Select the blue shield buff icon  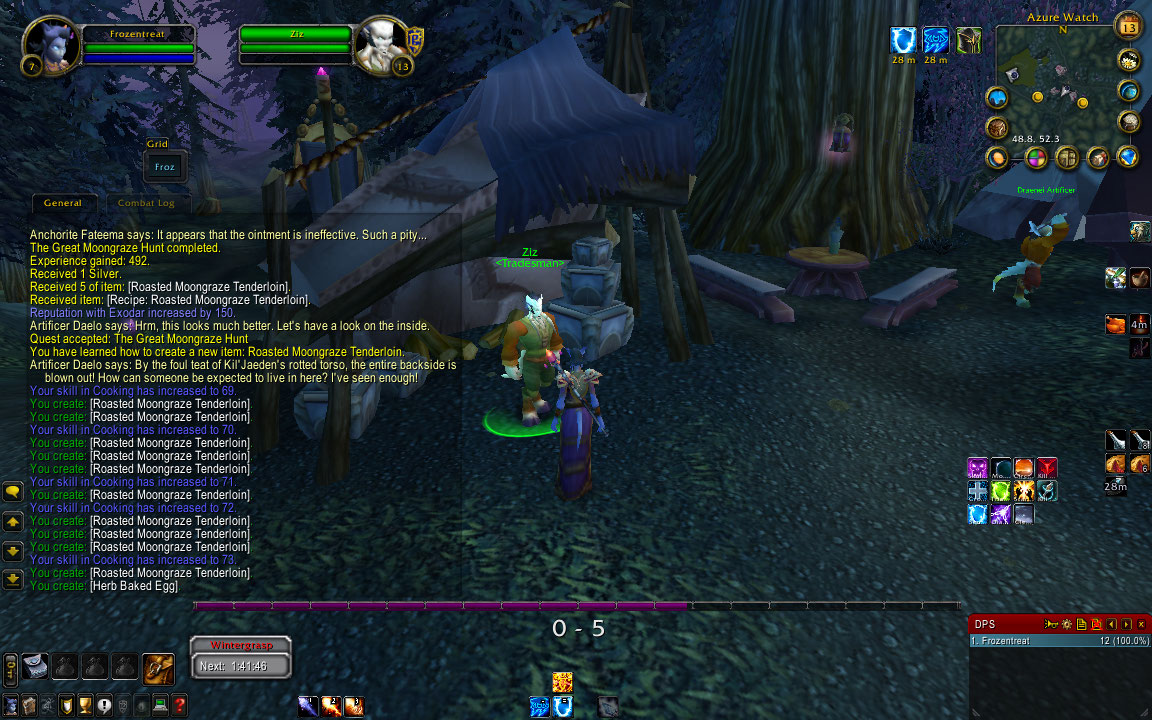903,40
